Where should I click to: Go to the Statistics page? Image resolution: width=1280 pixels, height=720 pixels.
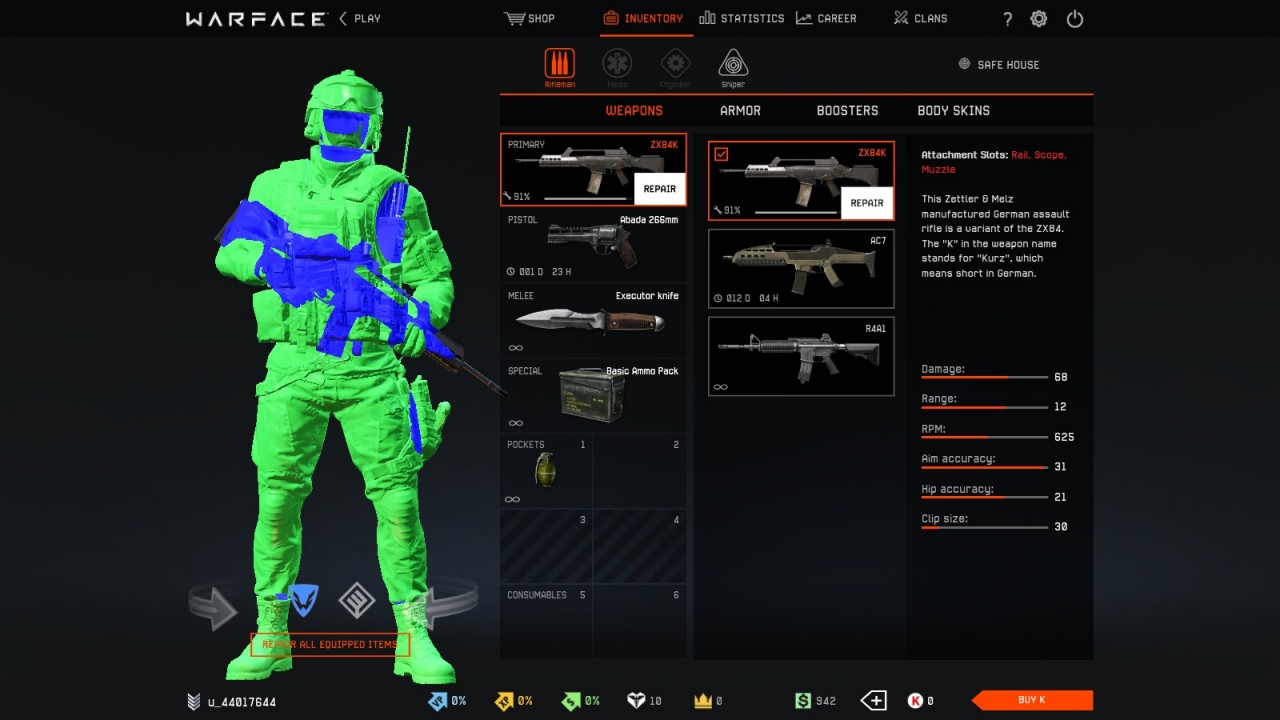coord(742,18)
